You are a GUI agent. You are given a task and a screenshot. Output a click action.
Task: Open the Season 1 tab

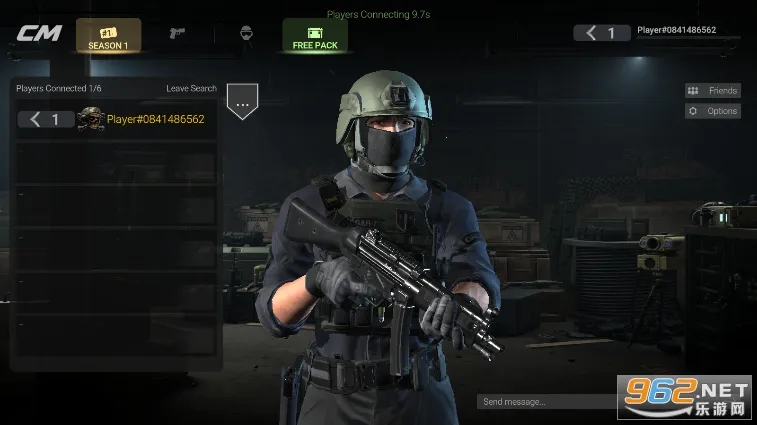click(108, 36)
